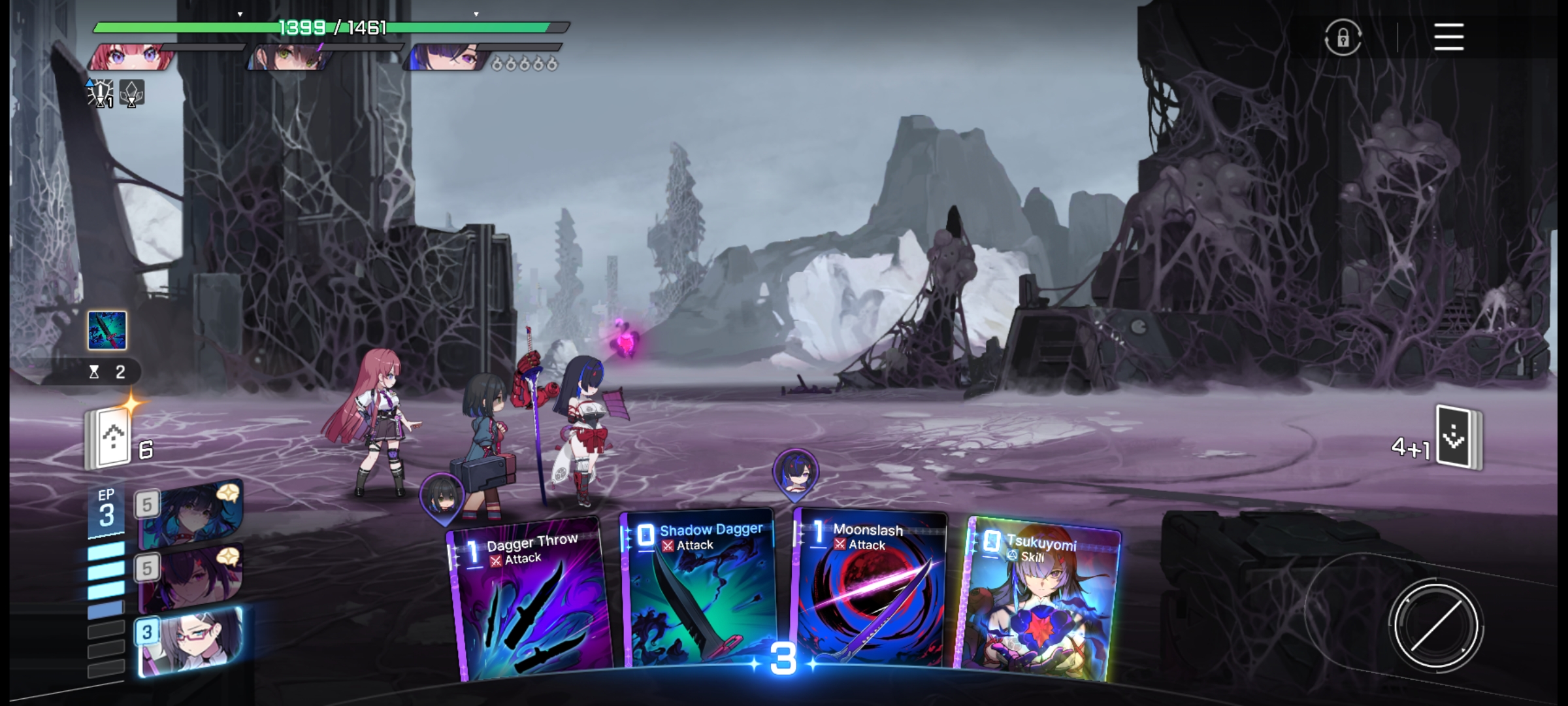Inspect the exclamation status effect icon
The height and width of the screenshot is (706, 1568).
(101, 93)
